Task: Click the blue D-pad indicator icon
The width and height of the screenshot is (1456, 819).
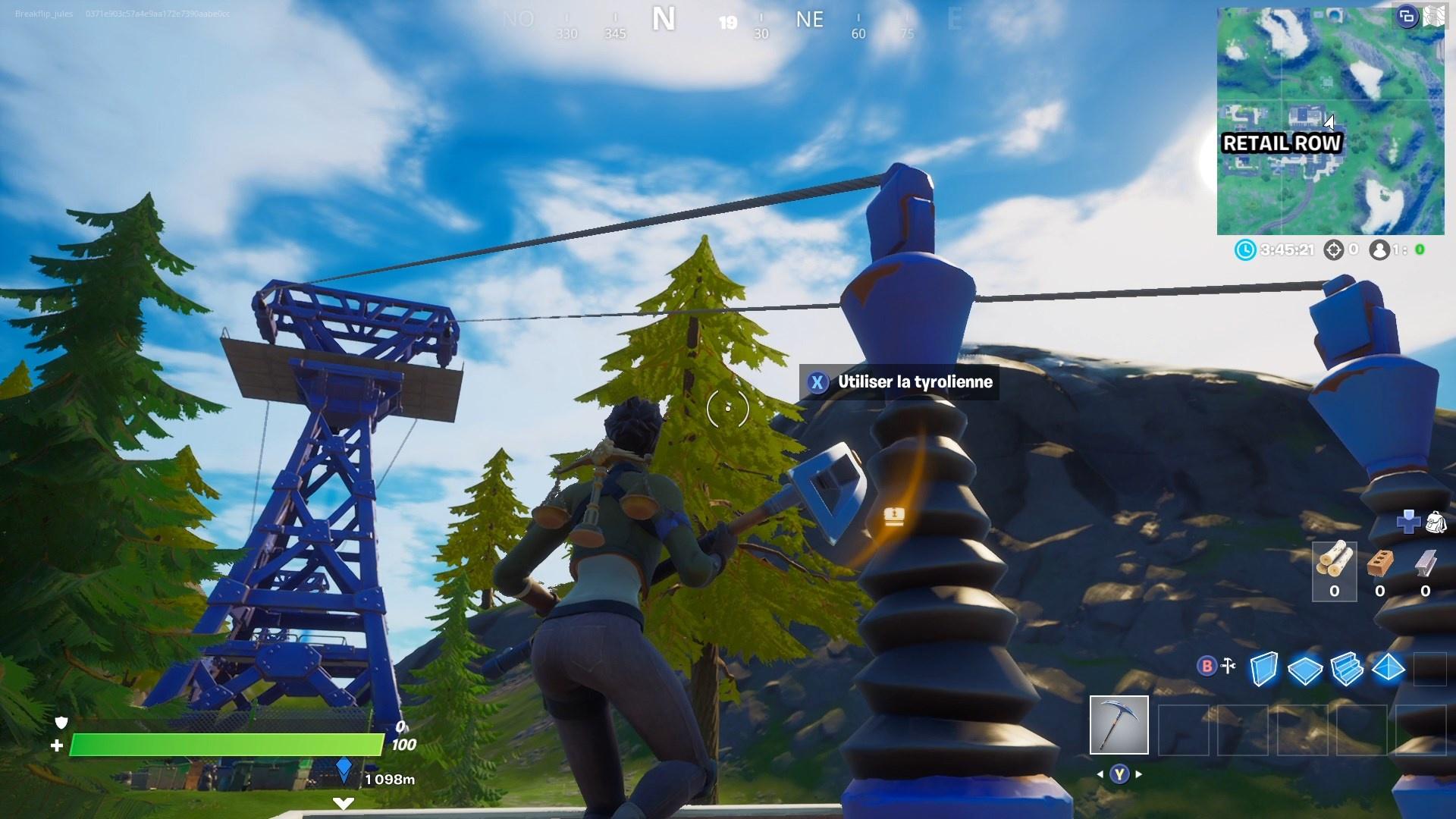Action: pos(1408,522)
